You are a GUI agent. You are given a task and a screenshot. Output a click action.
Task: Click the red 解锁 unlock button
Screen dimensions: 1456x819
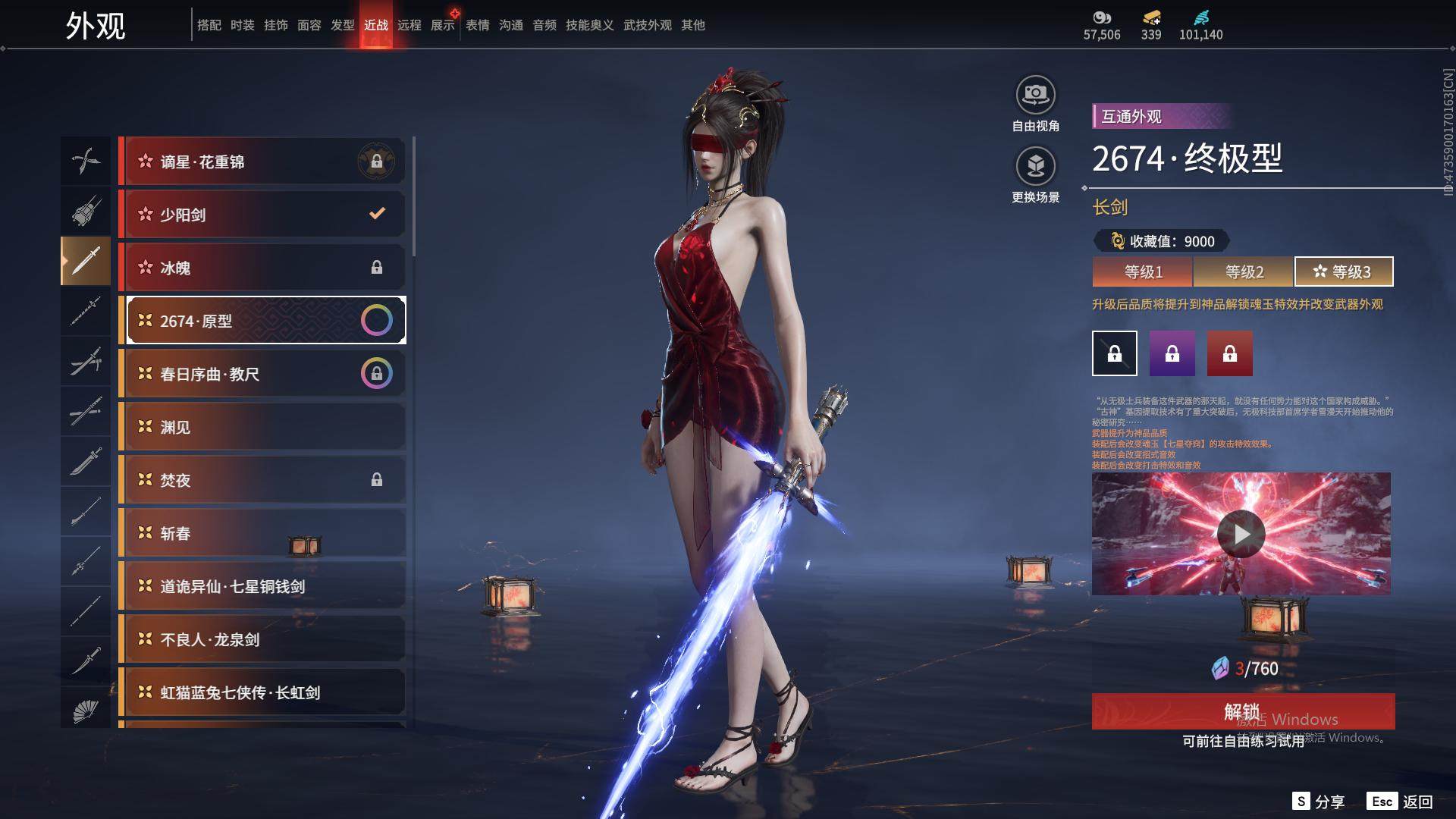pyautogui.click(x=1242, y=711)
